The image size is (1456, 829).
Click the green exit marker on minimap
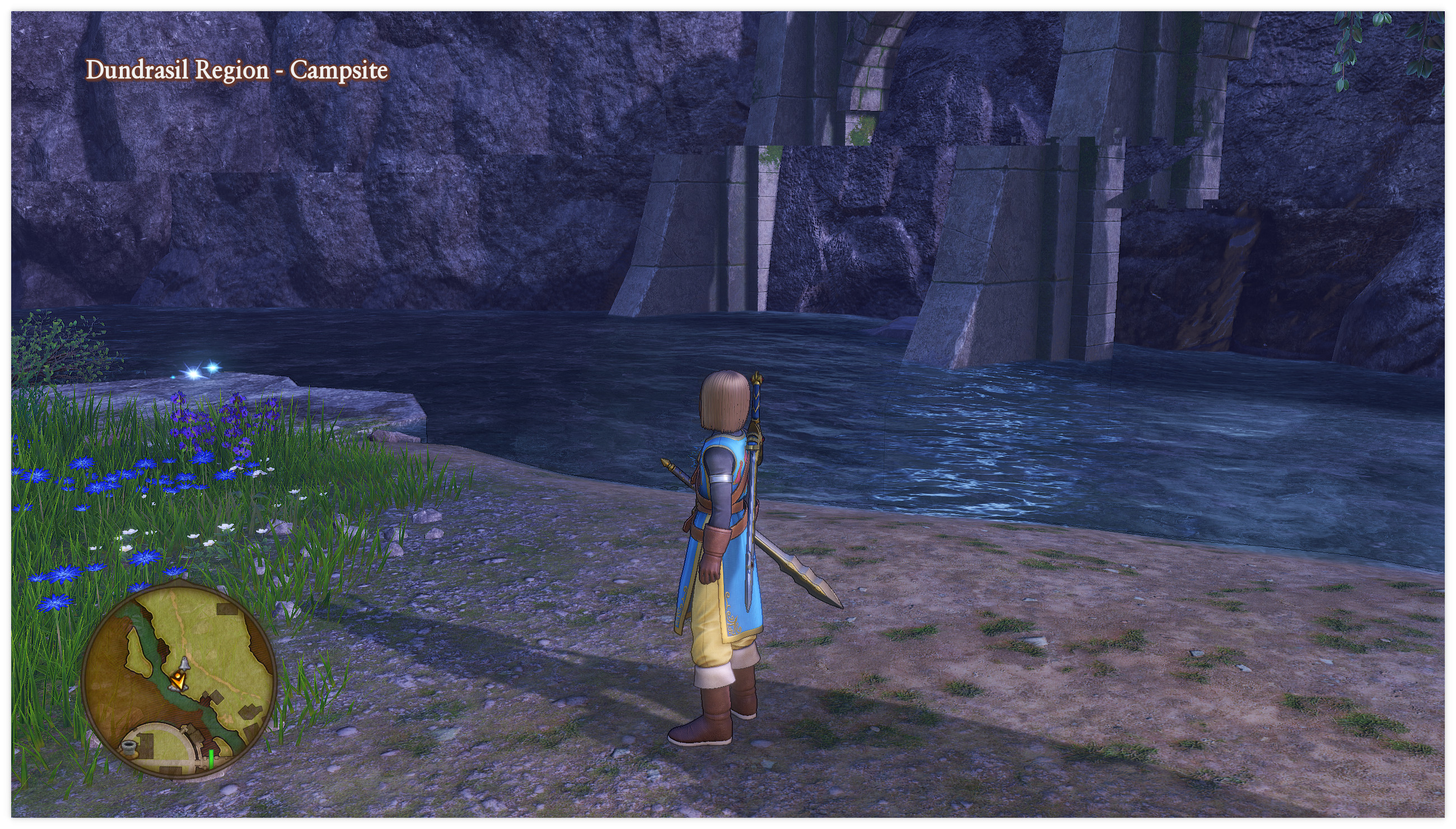(211, 758)
